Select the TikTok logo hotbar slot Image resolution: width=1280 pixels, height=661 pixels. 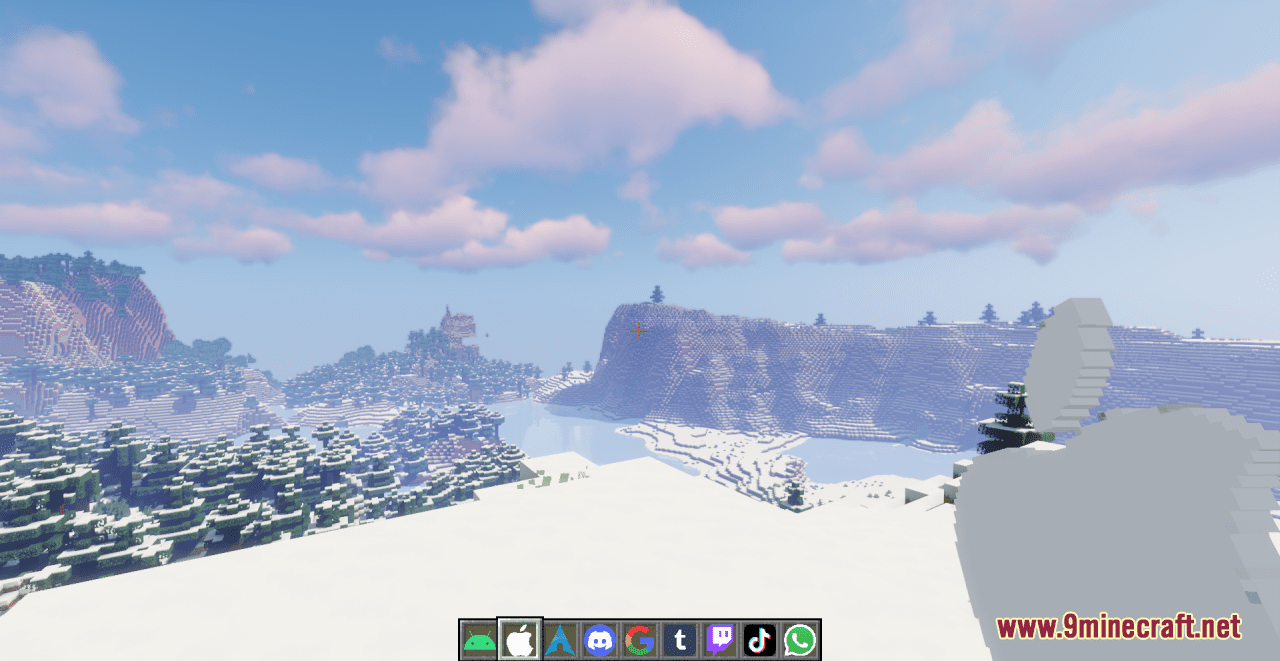pos(760,640)
